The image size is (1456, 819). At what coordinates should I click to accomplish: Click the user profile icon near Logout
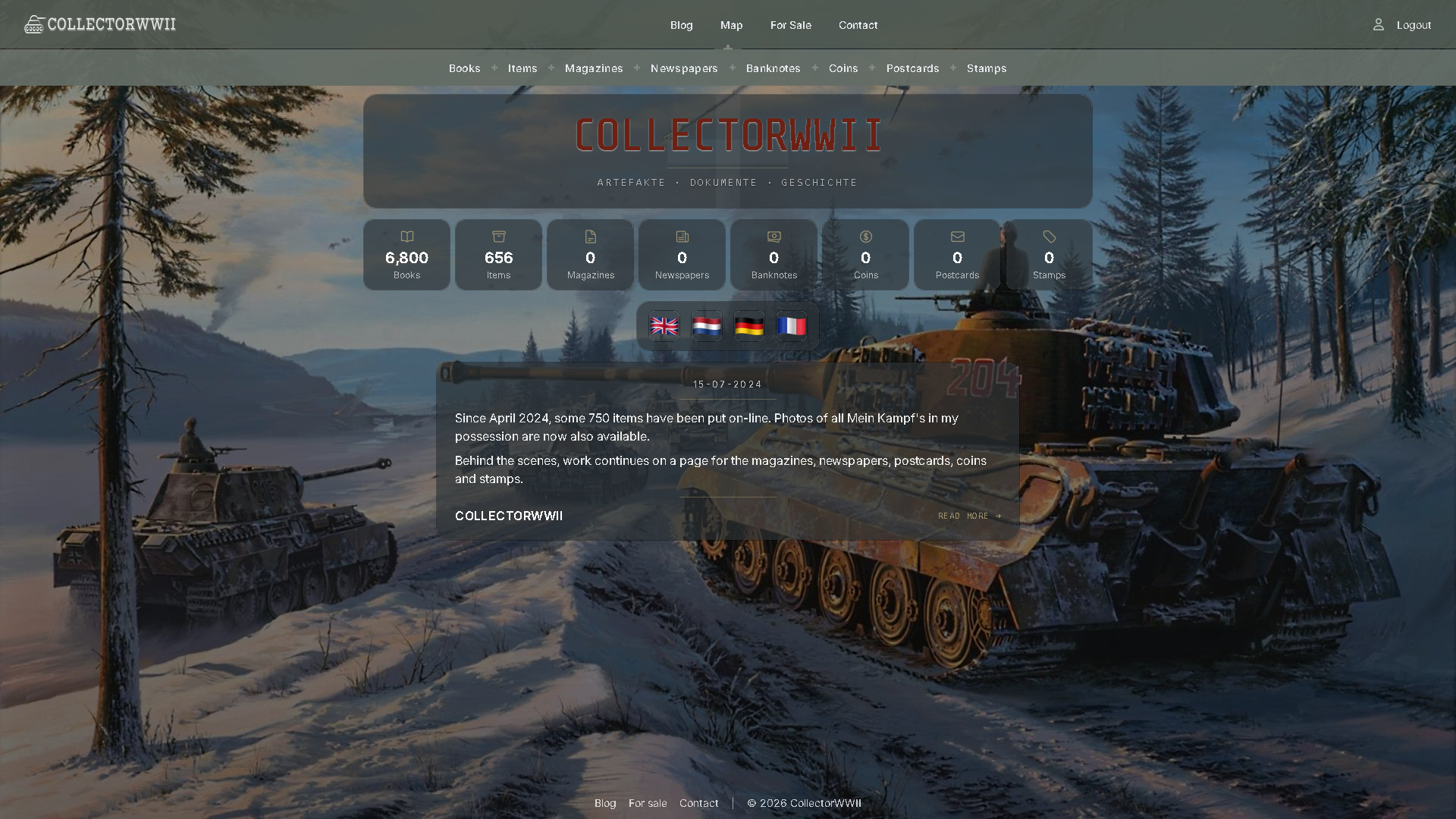pos(1378,24)
